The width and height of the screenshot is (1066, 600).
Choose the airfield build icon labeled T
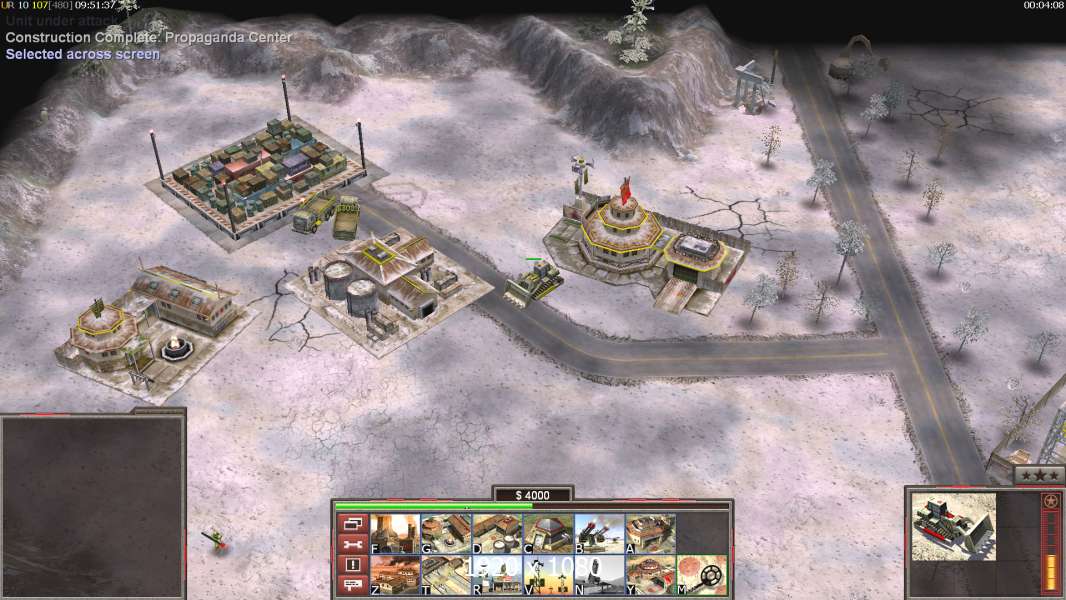click(x=446, y=575)
